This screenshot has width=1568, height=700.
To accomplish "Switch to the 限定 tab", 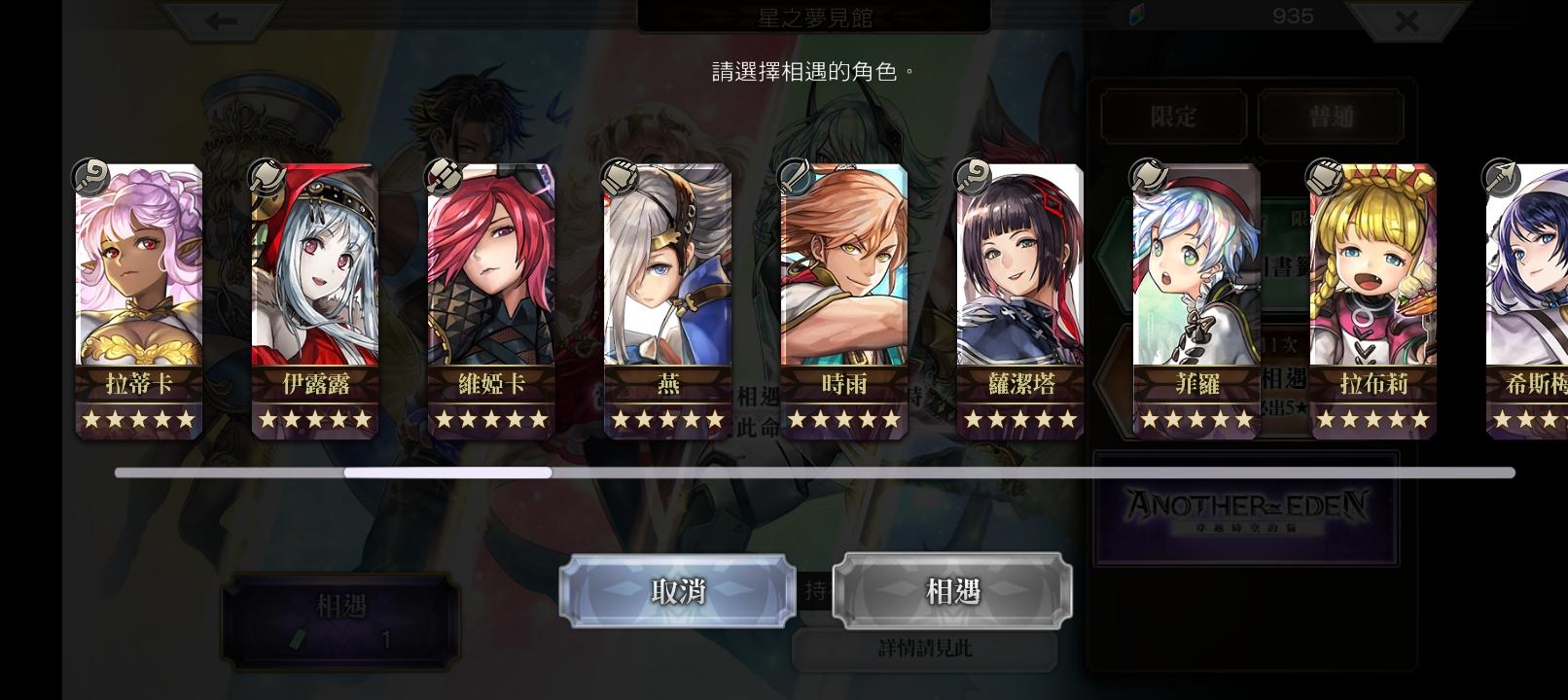I will (x=1172, y=116).
